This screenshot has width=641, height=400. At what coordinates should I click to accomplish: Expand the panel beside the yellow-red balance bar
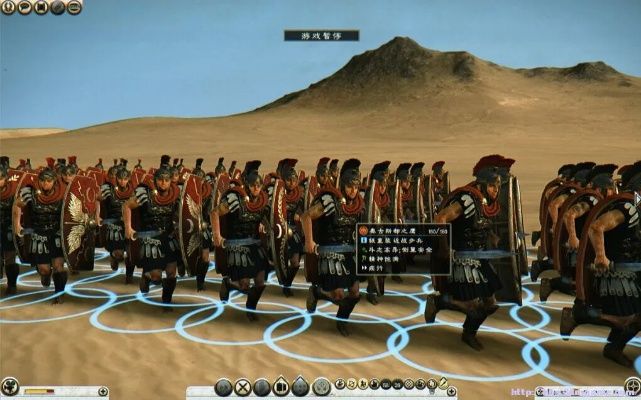(101, 391)
